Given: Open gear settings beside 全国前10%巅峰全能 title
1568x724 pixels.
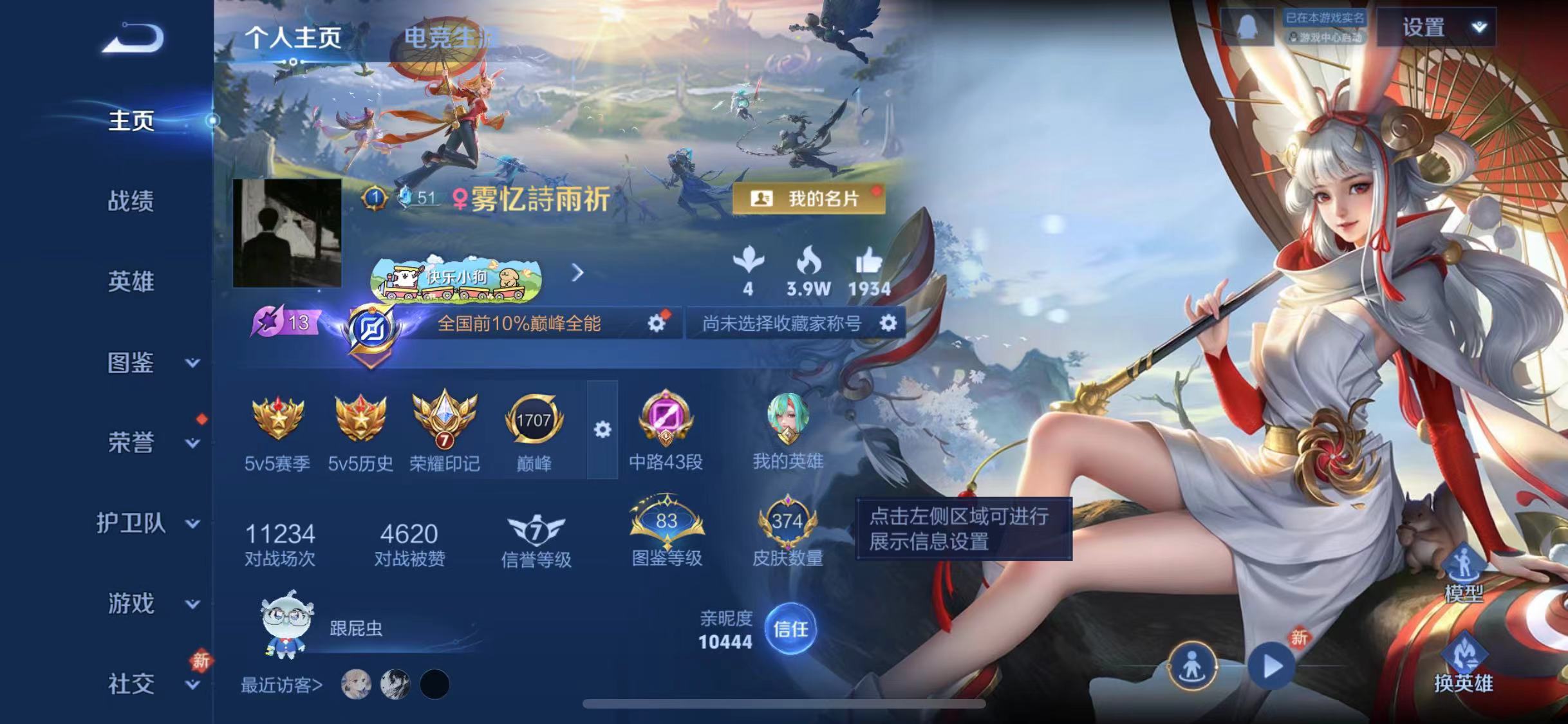Looking at the screenshot, I should coord(656,325).
